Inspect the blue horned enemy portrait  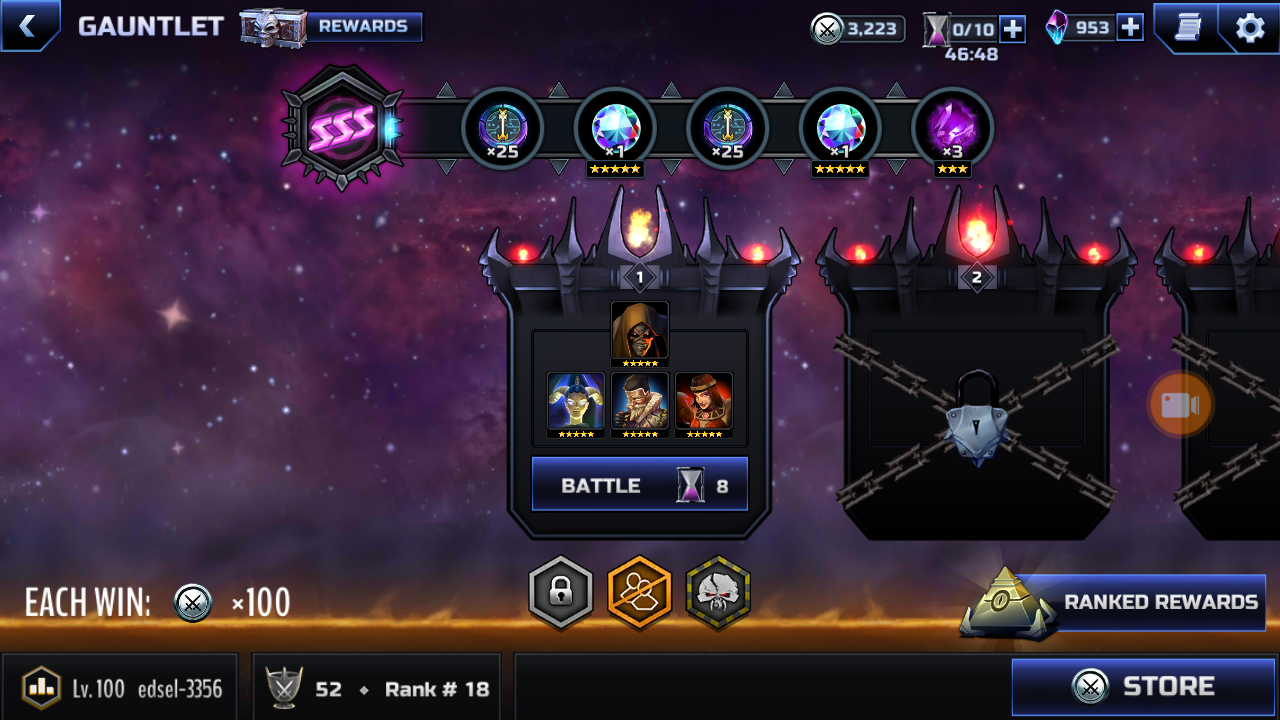point(576,402)
